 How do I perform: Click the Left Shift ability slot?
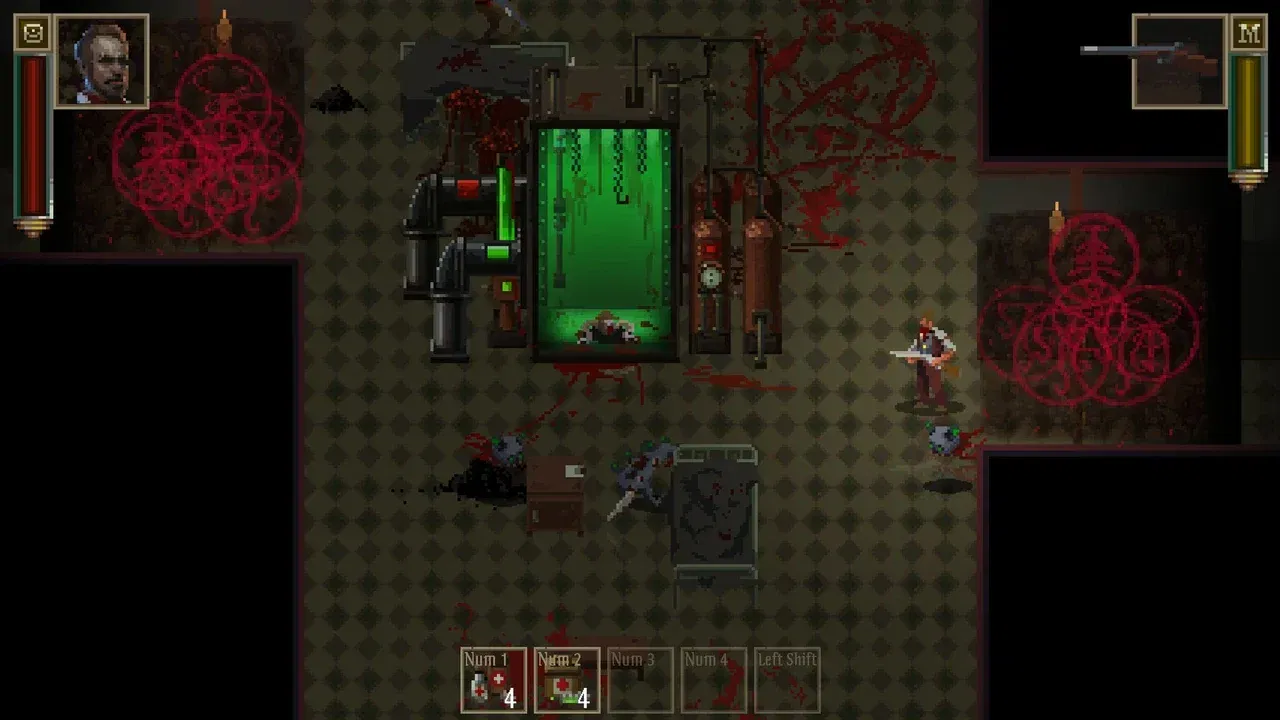click(x=786, y=680)
